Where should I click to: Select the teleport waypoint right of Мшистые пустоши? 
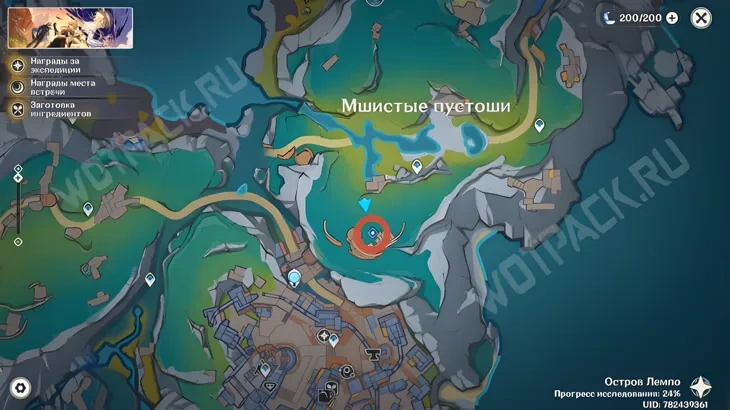pos(540,126)
